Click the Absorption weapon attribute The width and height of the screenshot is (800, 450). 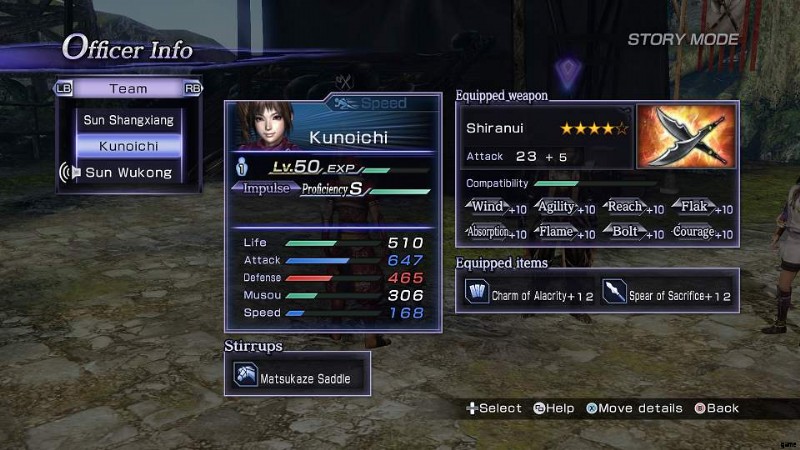(x=497, y=233)
